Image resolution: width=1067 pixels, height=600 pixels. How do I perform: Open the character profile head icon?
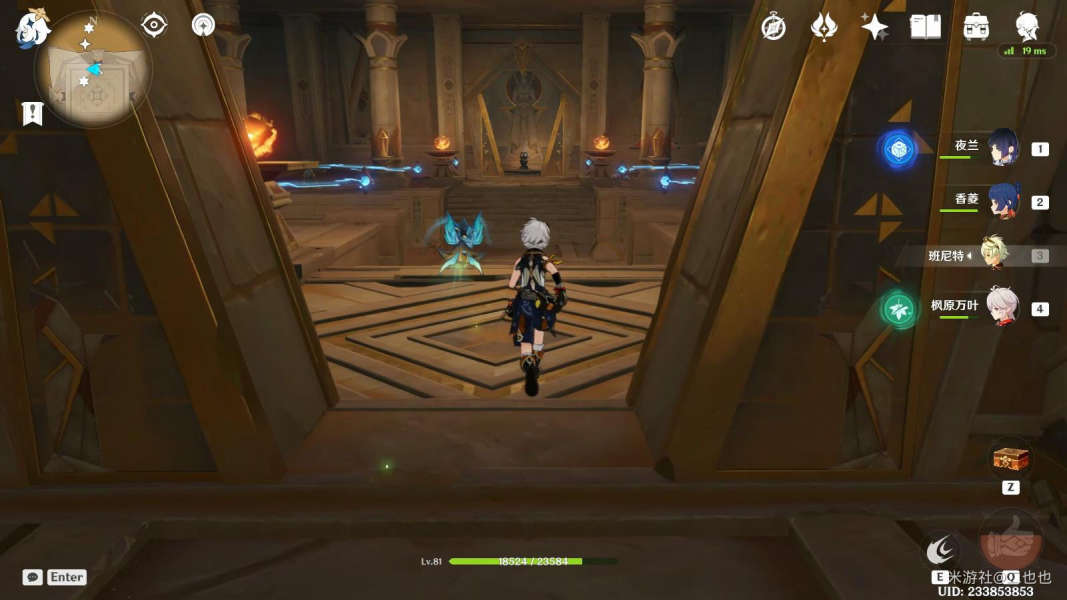pyautogui.click(x=1027, y=25)
